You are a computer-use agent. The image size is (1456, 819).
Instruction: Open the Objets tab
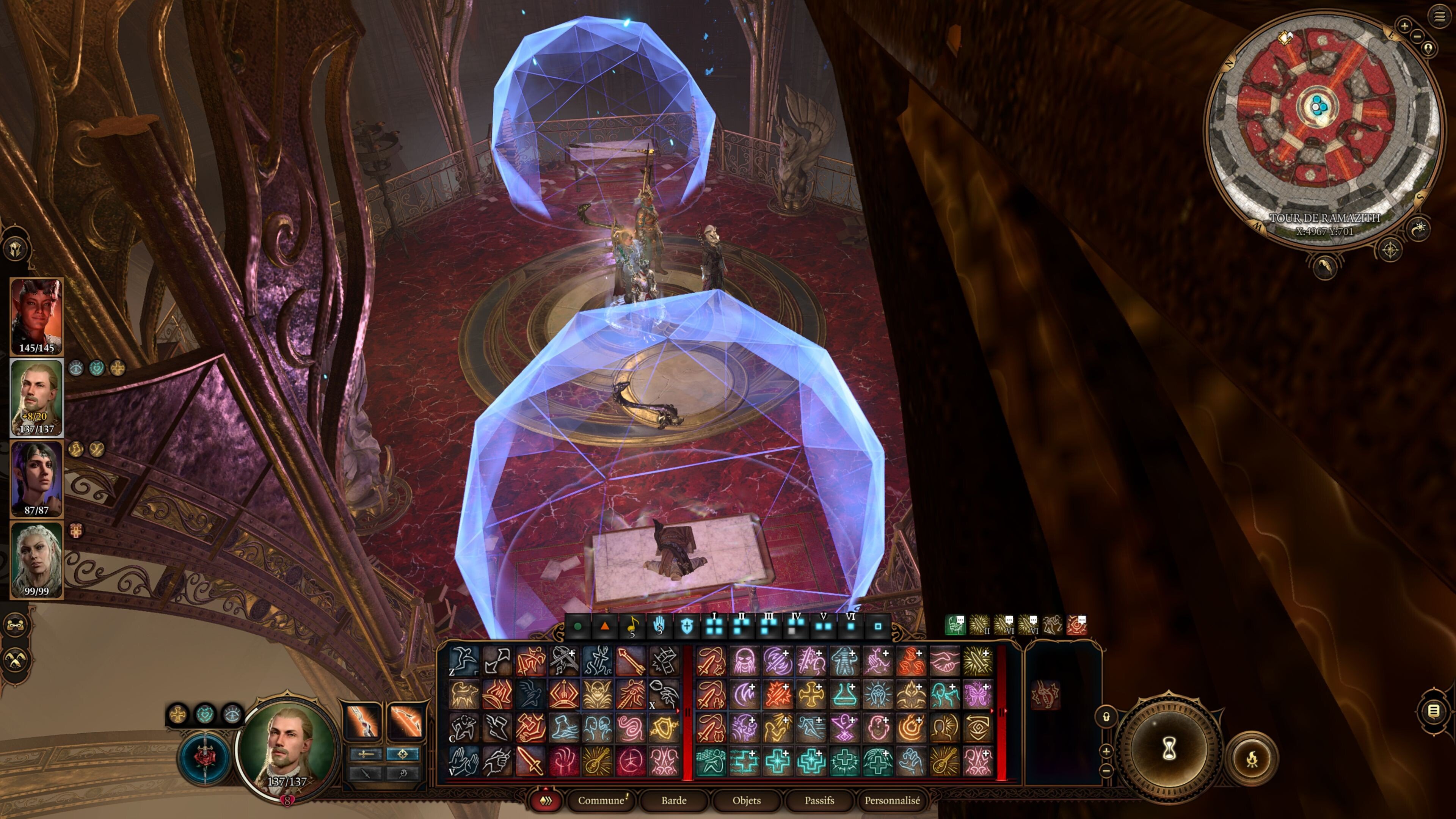click(747, 801)
